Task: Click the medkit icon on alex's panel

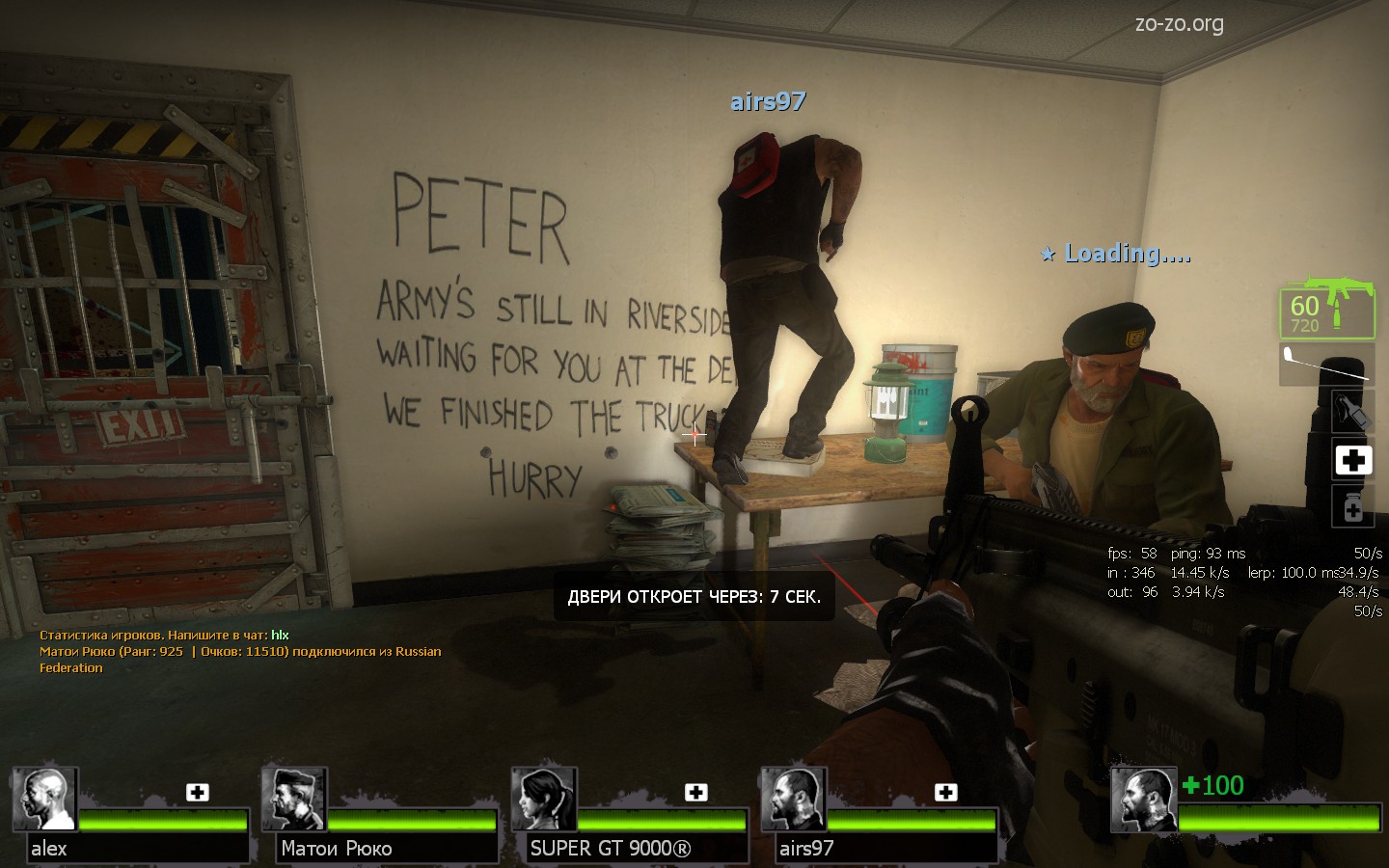Action: click(198, 792)
